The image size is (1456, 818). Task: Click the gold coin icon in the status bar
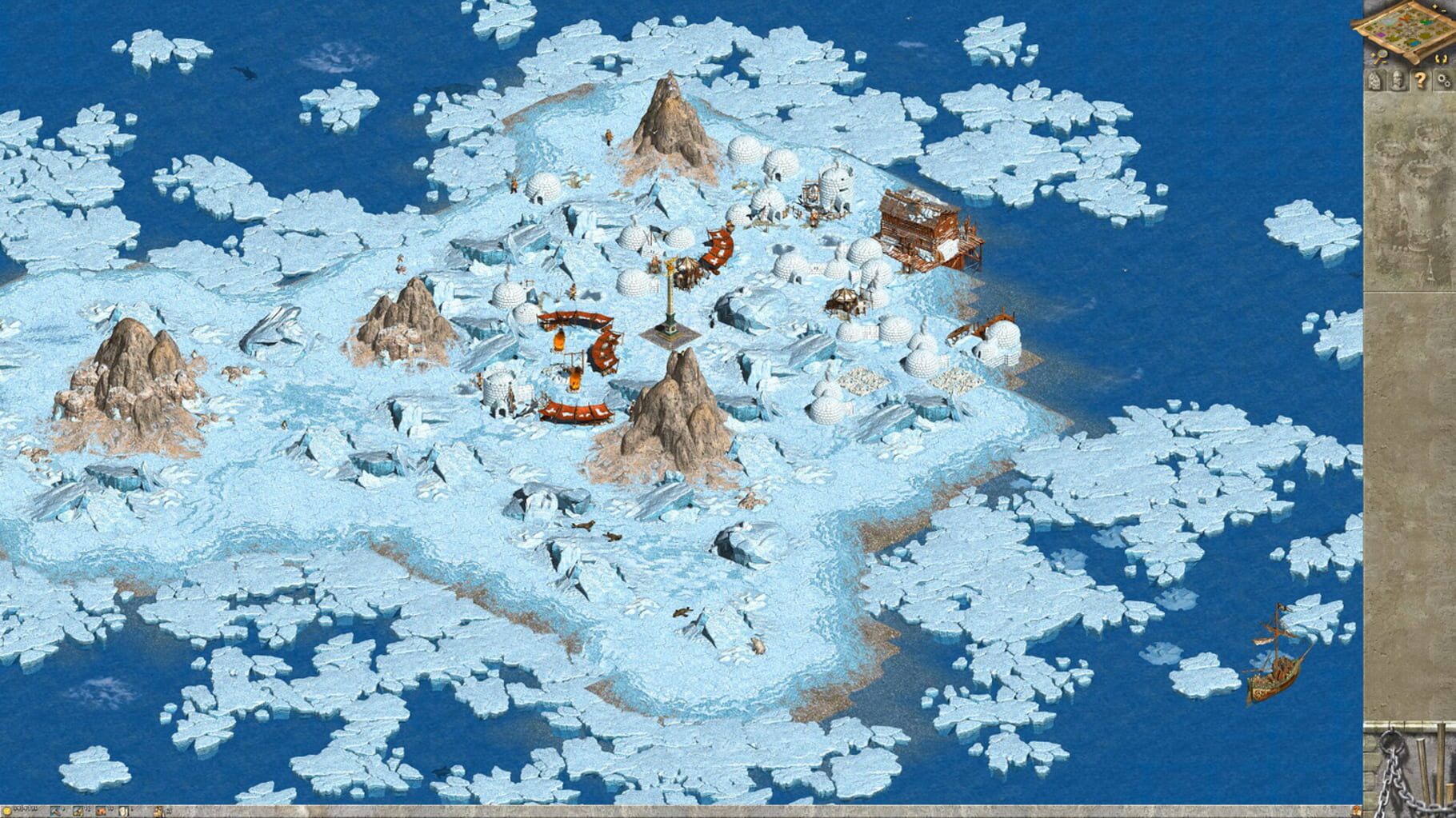click(6, 810)
